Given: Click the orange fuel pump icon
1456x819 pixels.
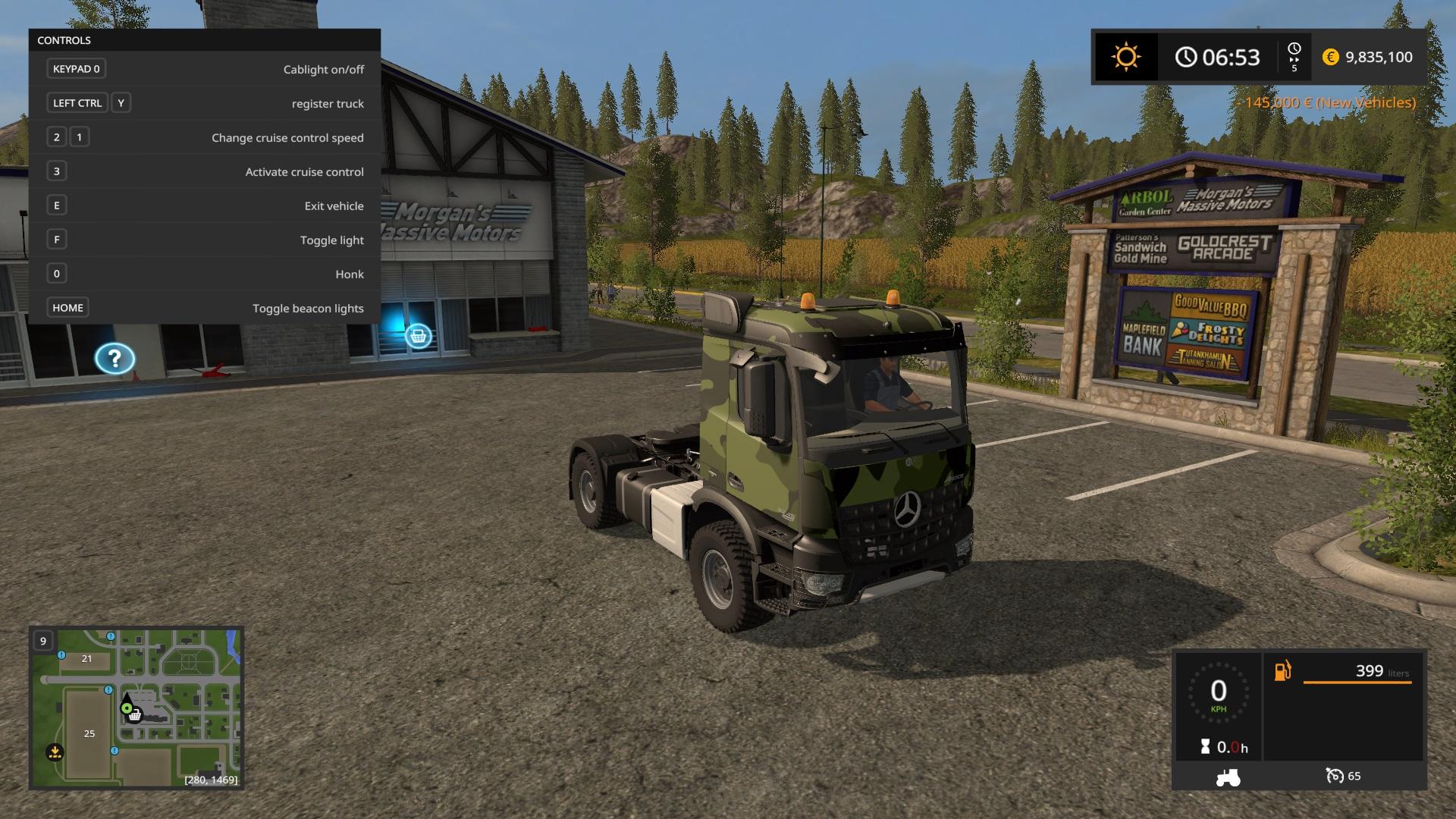Looking at the screenshot, I should click(1282, 671).
